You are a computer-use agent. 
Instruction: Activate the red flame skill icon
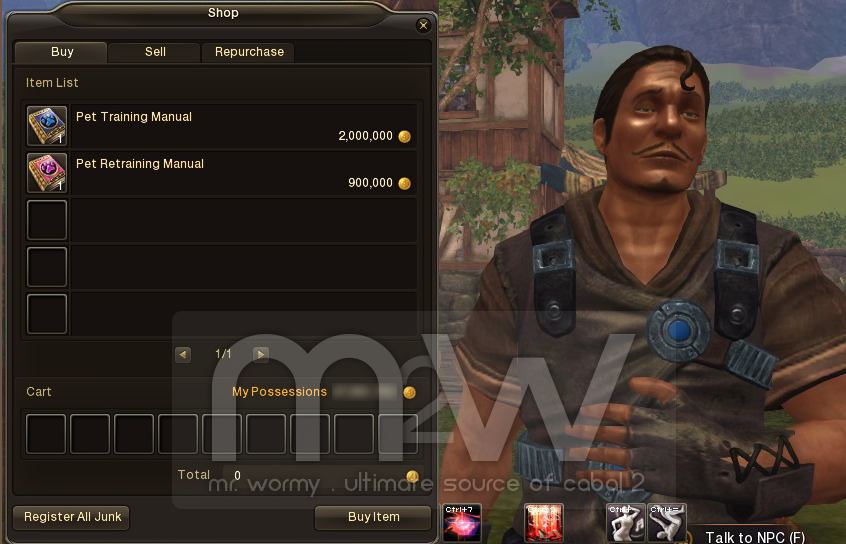coord(544,523)
